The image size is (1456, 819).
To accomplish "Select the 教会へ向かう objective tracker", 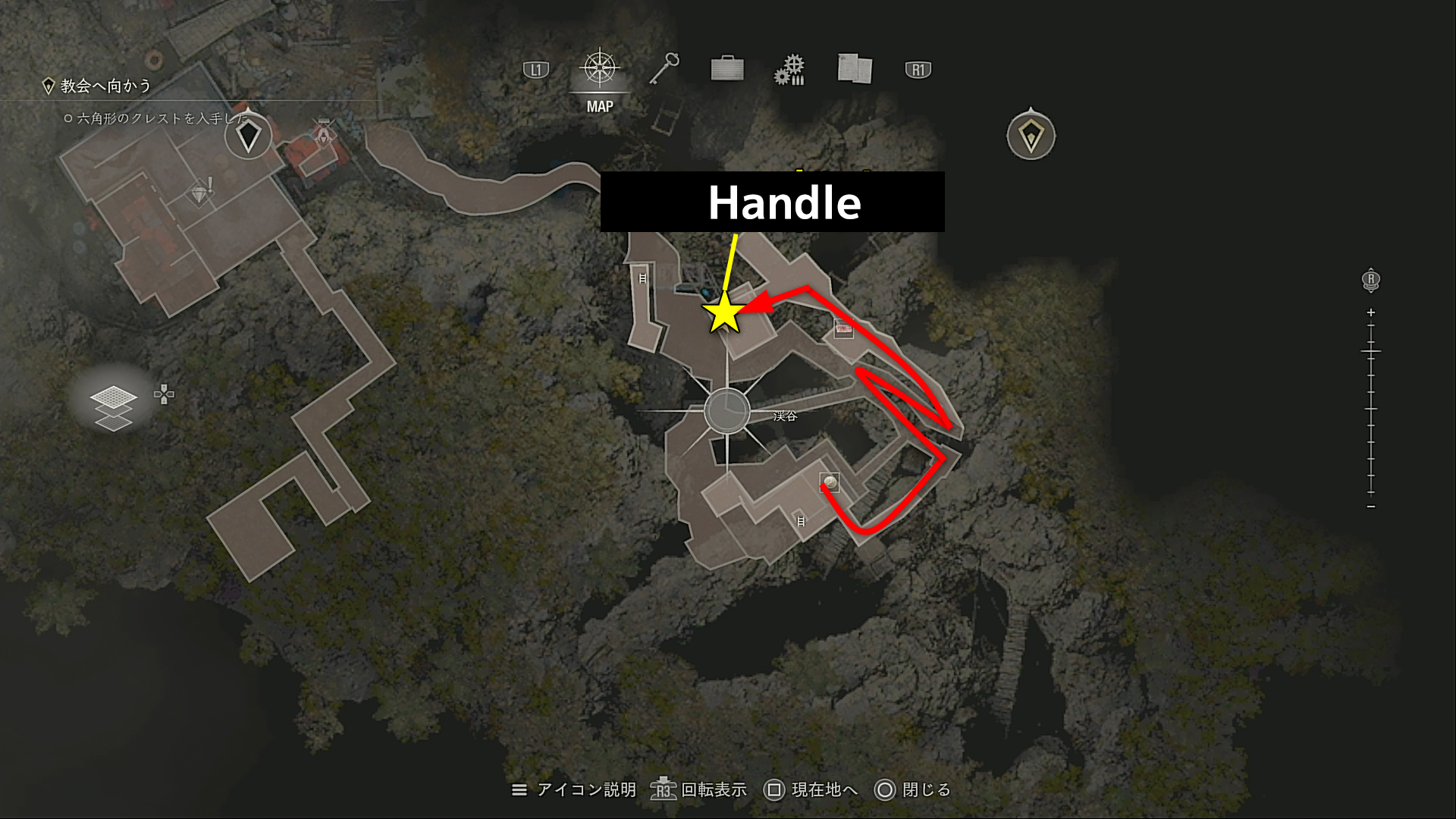I will point(106,86).
